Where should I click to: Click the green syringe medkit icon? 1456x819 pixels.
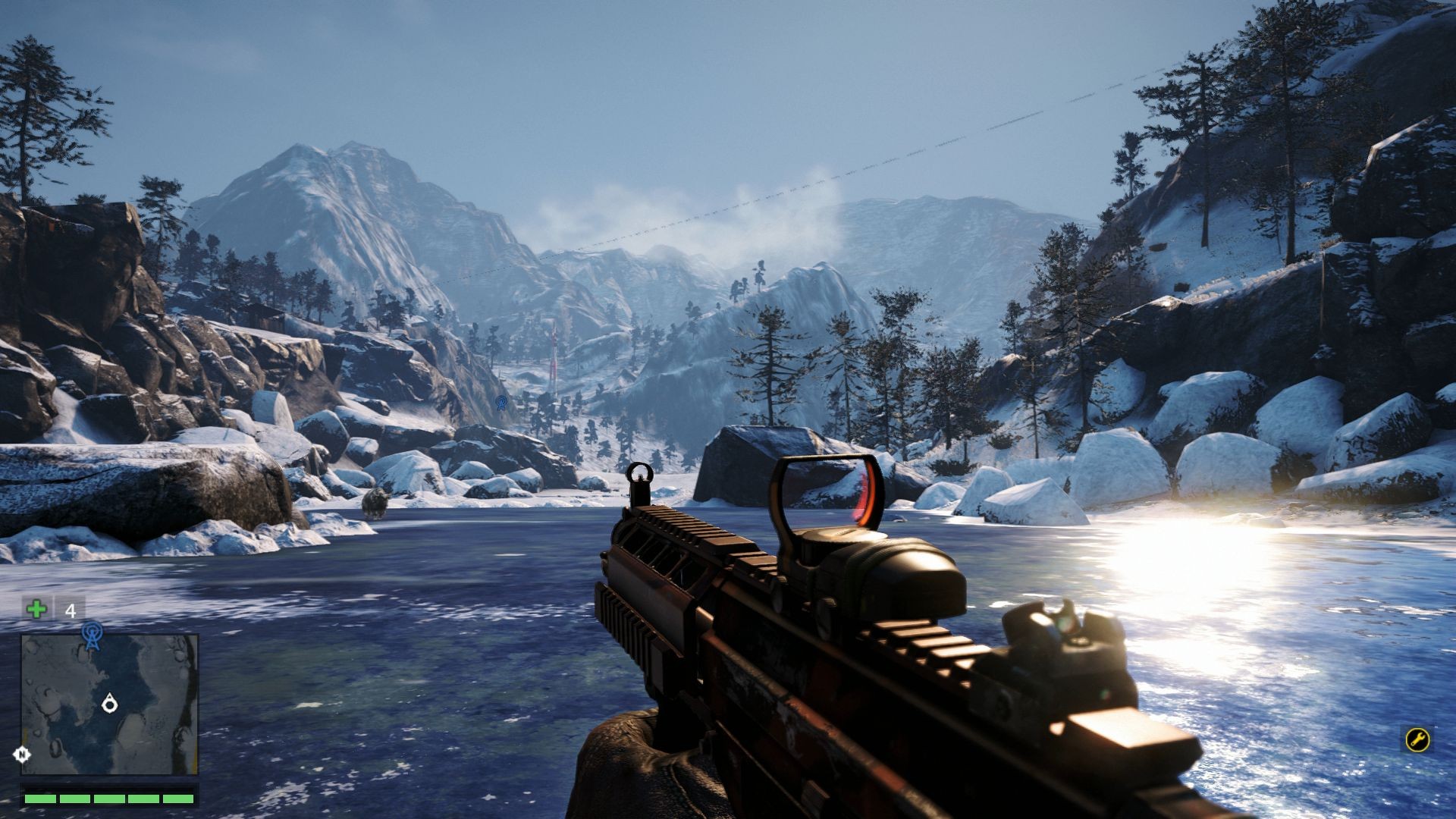click(x=36, y=608)
